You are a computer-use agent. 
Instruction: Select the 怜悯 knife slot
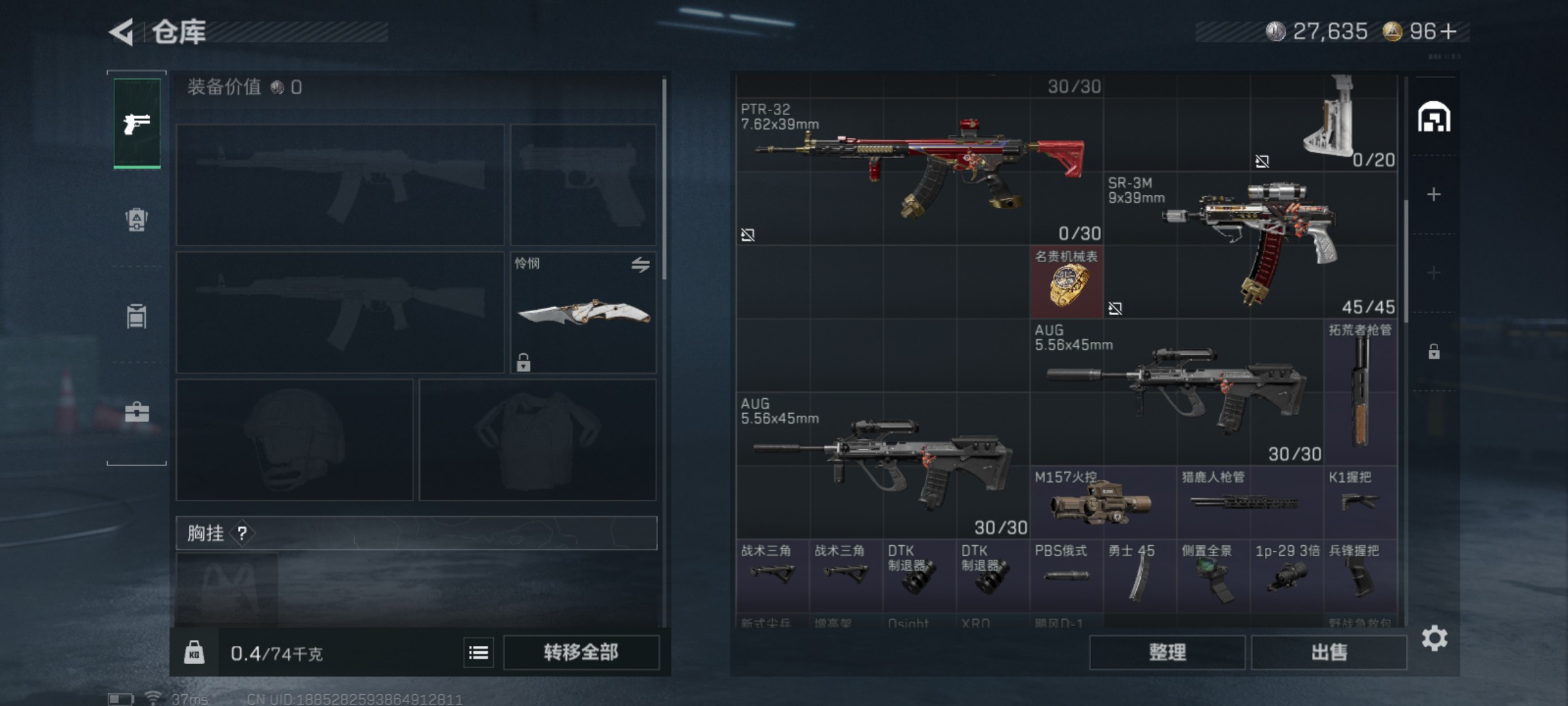point(583,312)
